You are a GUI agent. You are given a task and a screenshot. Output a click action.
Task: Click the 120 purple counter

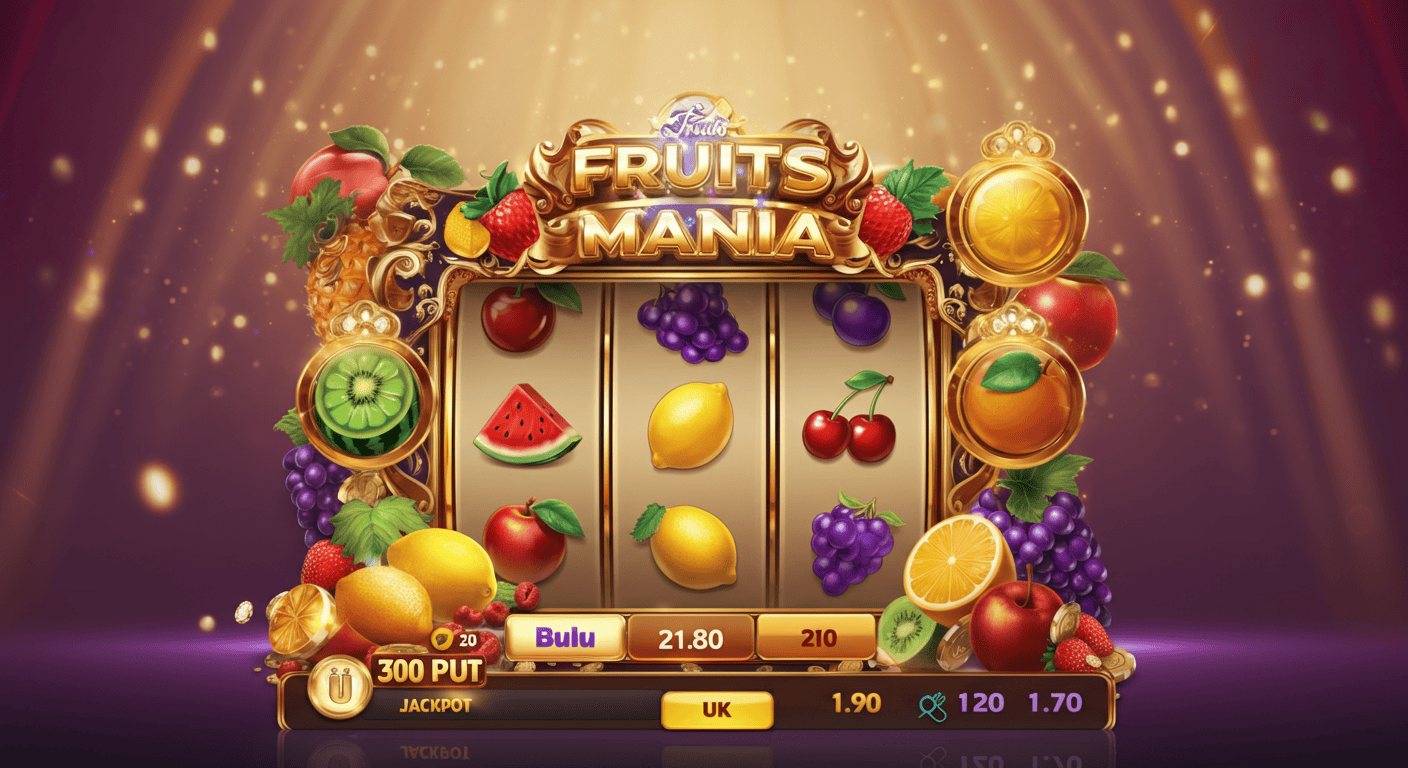[x=982, y=704]
